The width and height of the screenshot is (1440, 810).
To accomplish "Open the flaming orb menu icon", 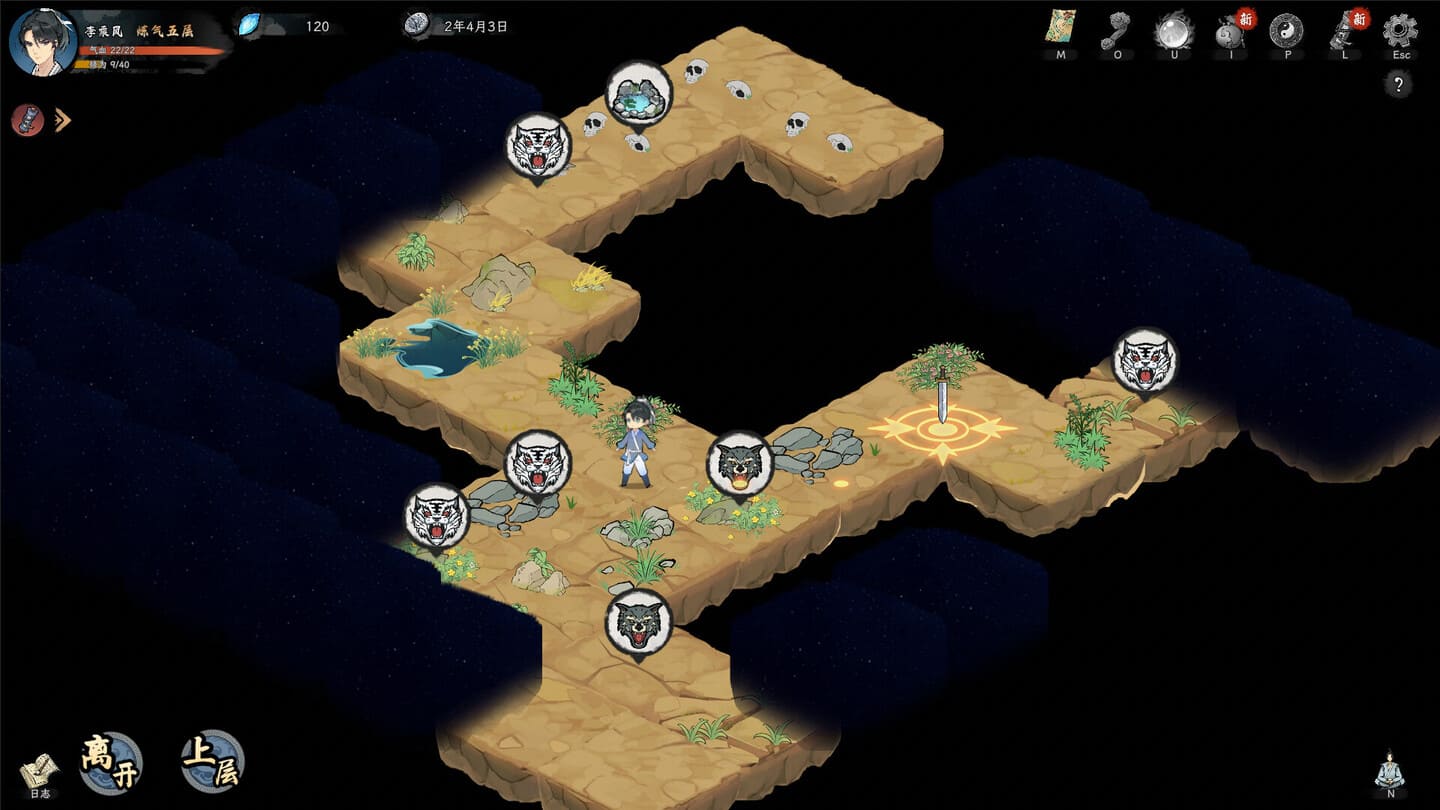I will coord(1173,30).
